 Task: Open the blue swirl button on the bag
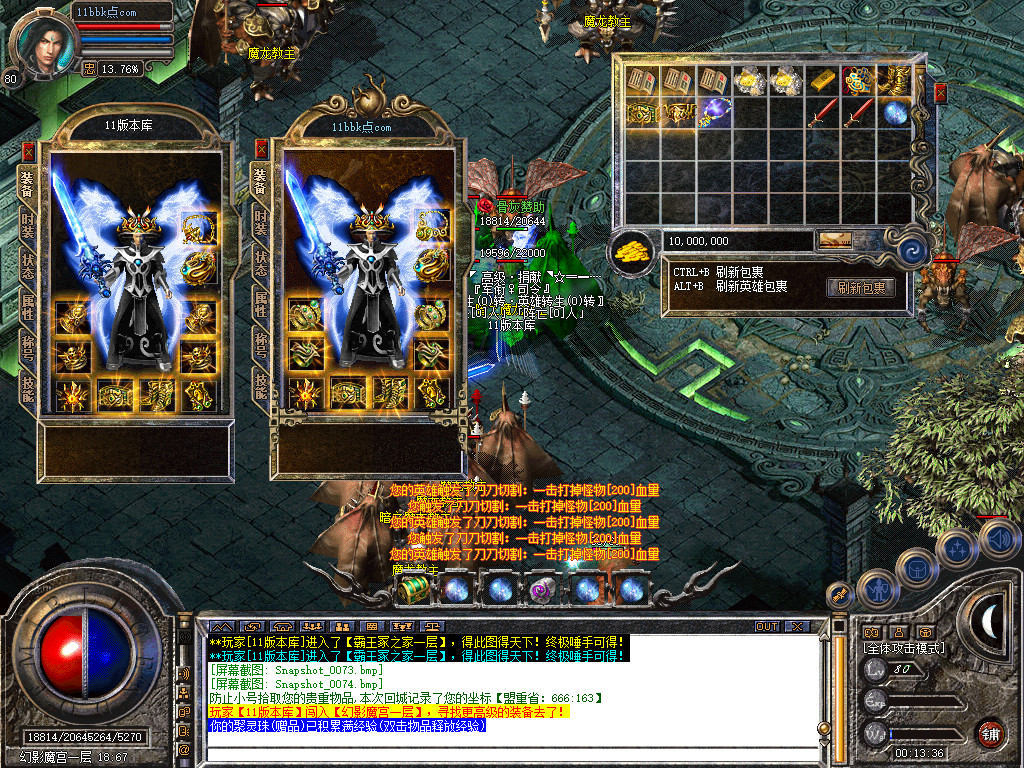click(x=911, y=249)
